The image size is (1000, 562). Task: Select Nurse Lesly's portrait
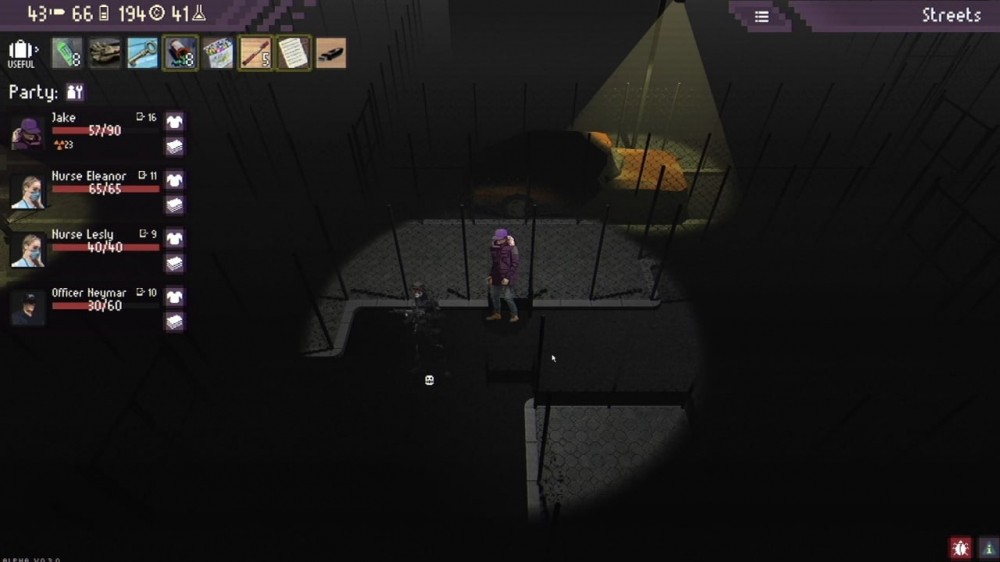[x=27, y=249]
